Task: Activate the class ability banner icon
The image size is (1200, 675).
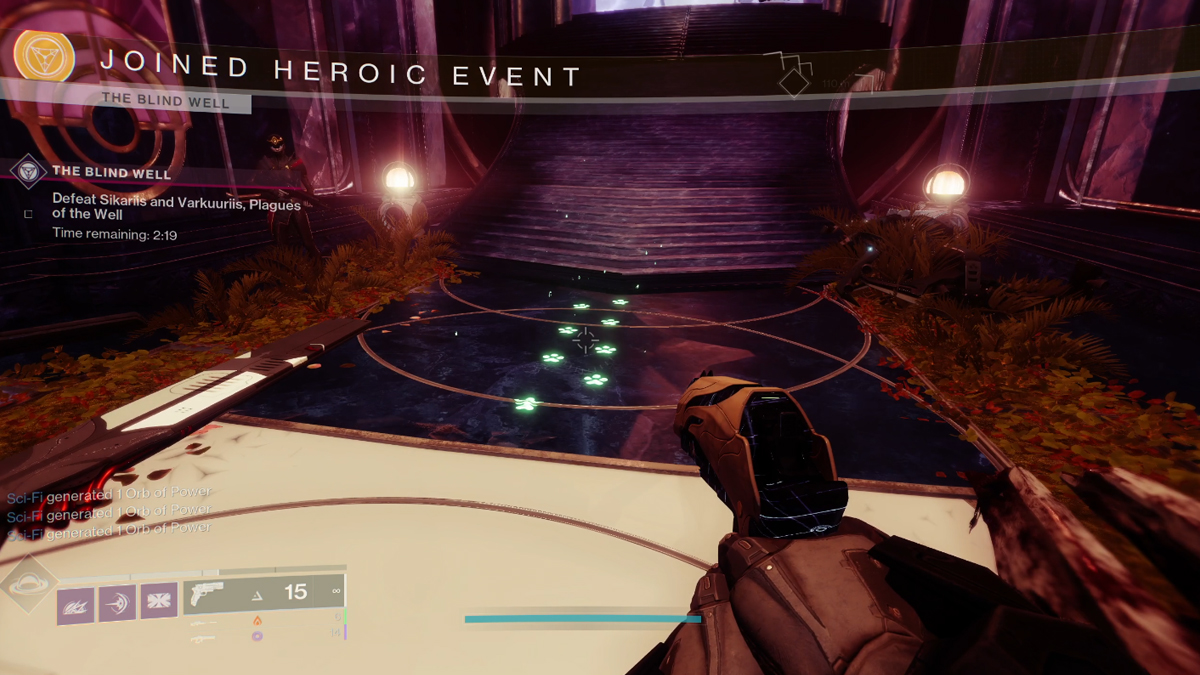Action: (x=158, y=603)
